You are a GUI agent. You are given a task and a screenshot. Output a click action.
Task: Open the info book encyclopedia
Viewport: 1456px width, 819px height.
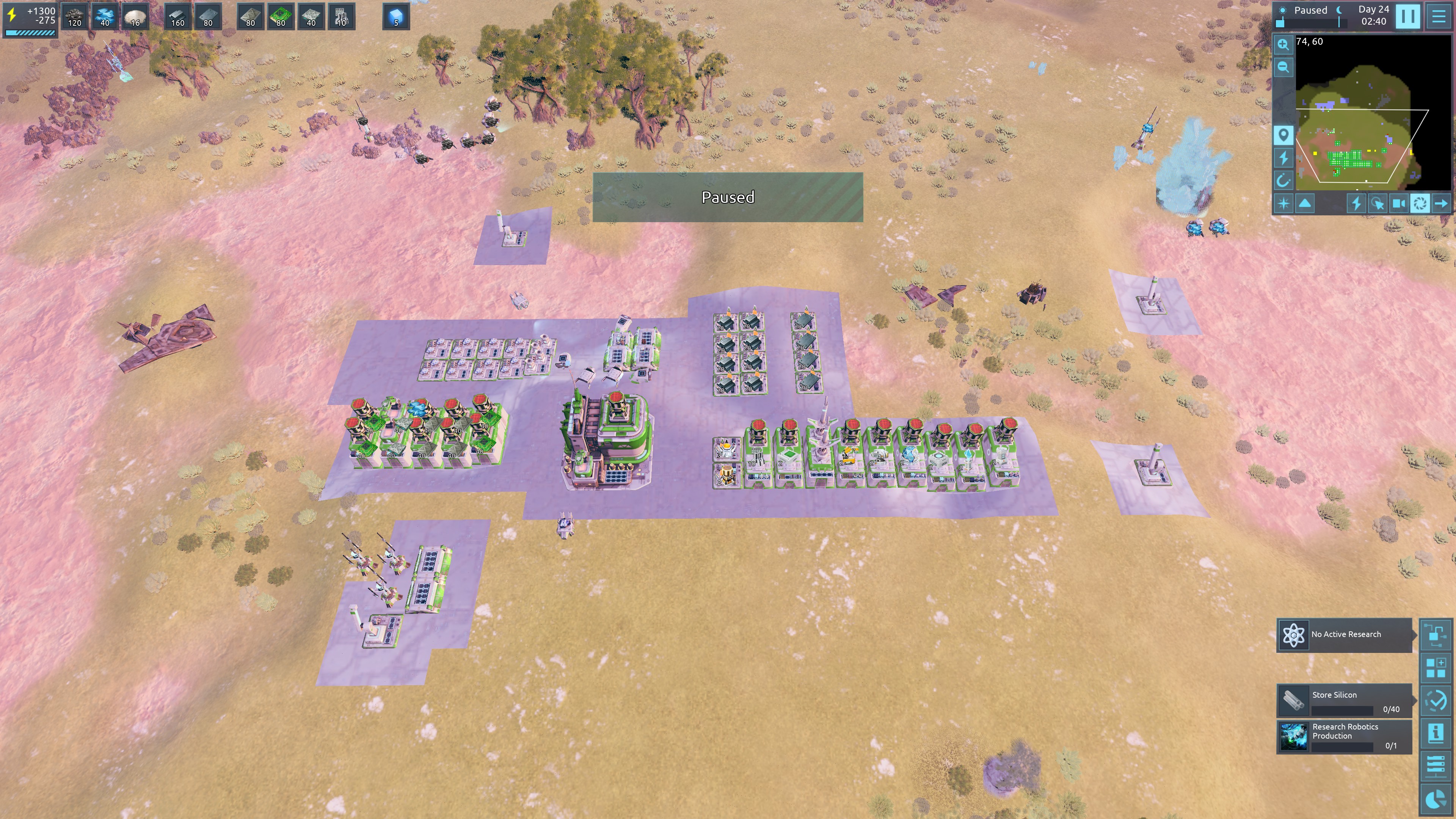point(1436,733)
